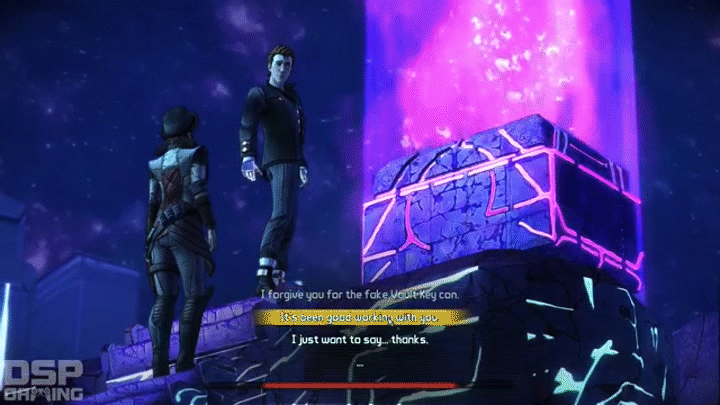Choose "I forgive you for the fake Vault Key can."
This screenshot has height=405, width=720.
360,295
